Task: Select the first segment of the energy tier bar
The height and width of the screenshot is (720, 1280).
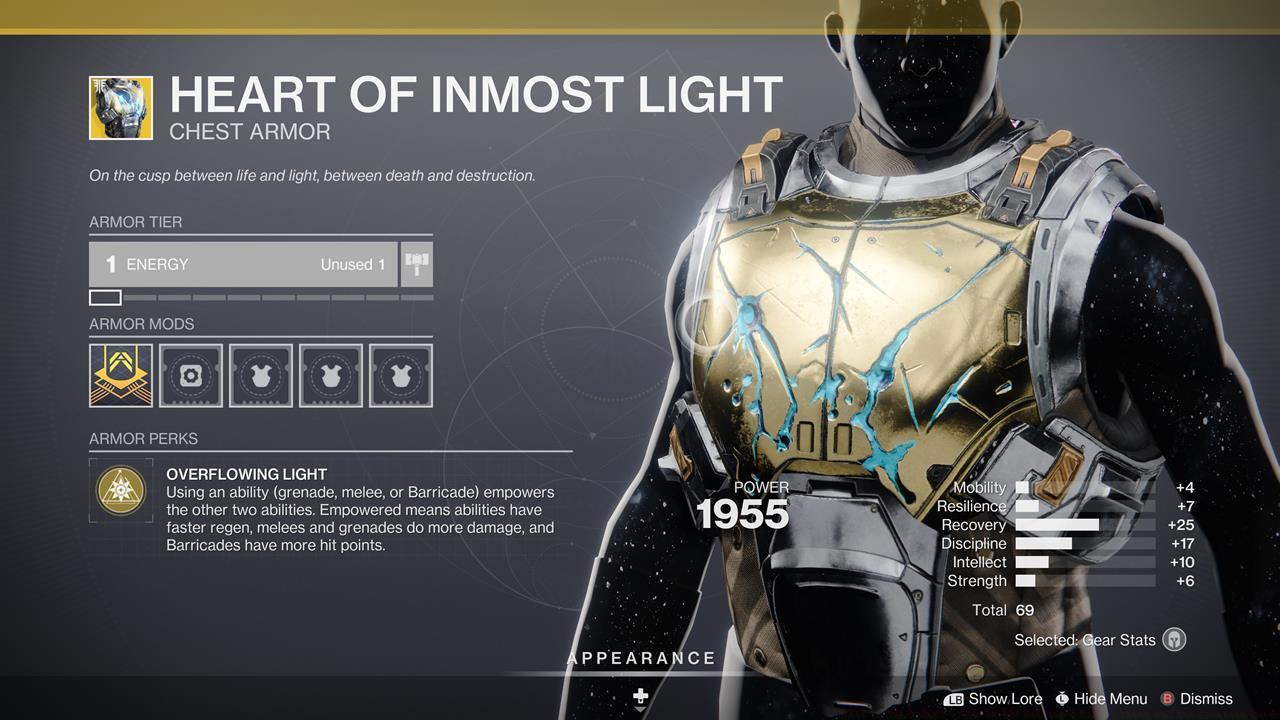Action: (x=105, y=297)
